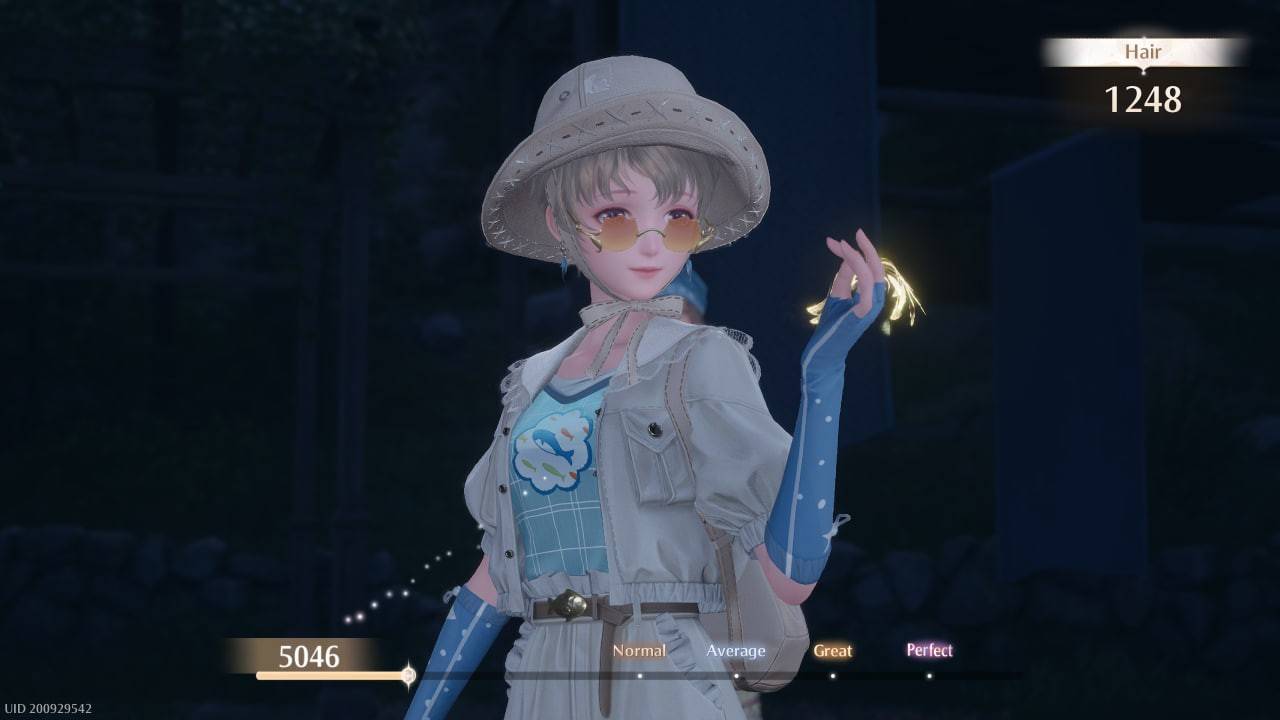The height and width of the screenshot is (720, 1280).
Task: Click the Great rating marker dot
Action: (x=833, y=676)
